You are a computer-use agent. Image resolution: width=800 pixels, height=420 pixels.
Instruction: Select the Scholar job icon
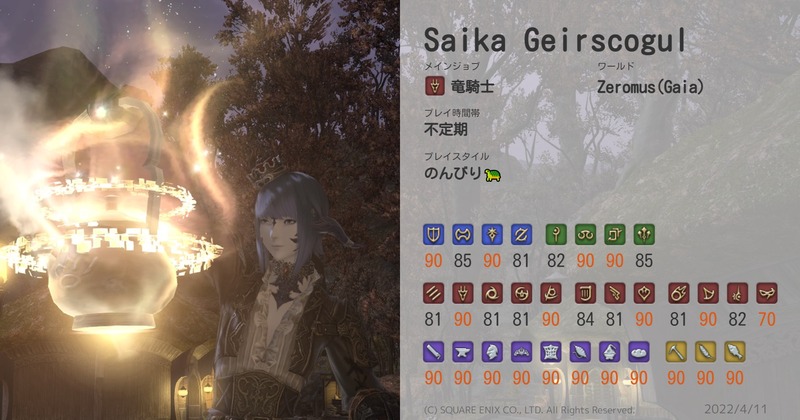coord(586,235)
